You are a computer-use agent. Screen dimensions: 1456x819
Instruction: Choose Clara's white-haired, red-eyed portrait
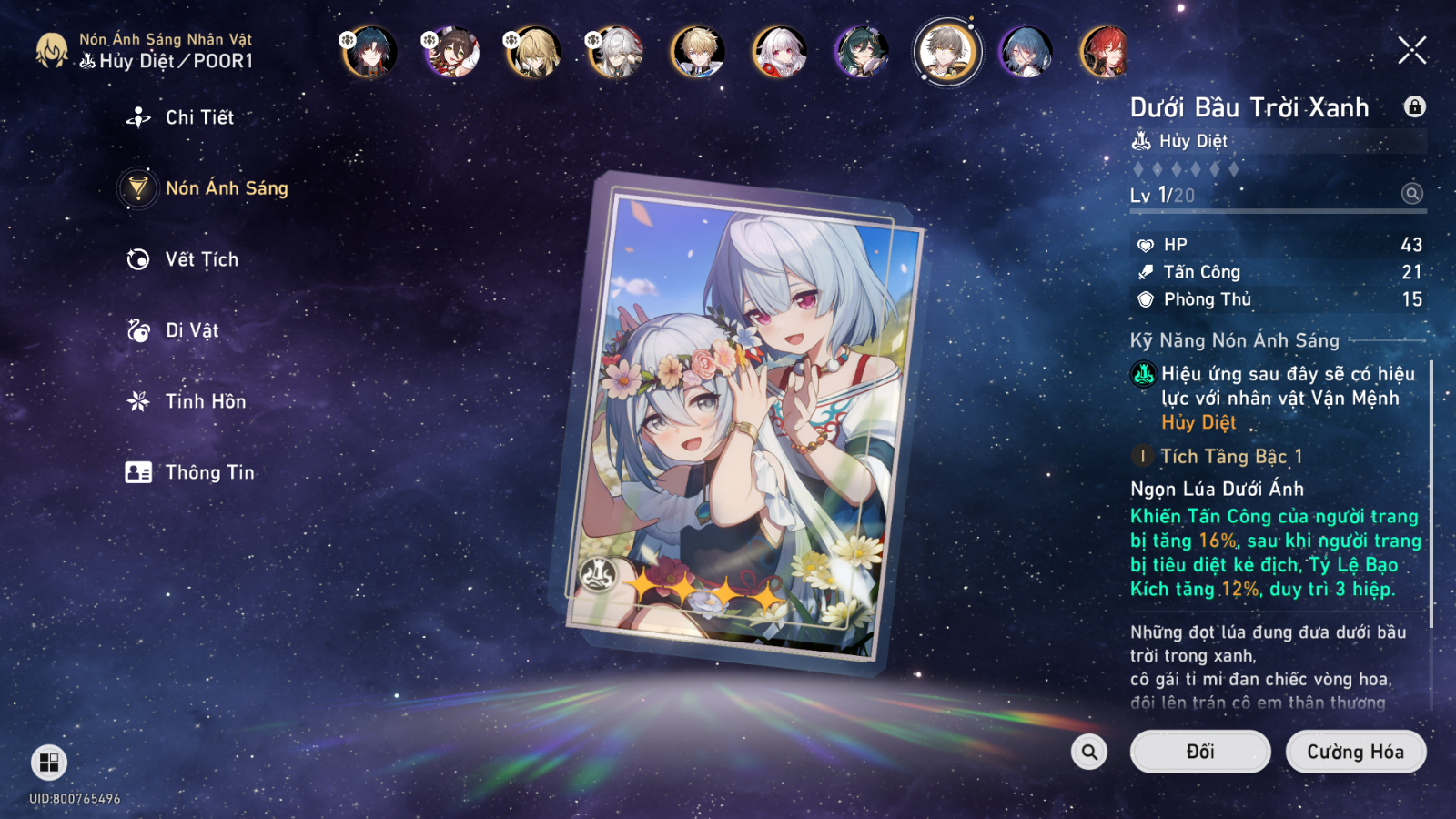(x=780, y=51)
